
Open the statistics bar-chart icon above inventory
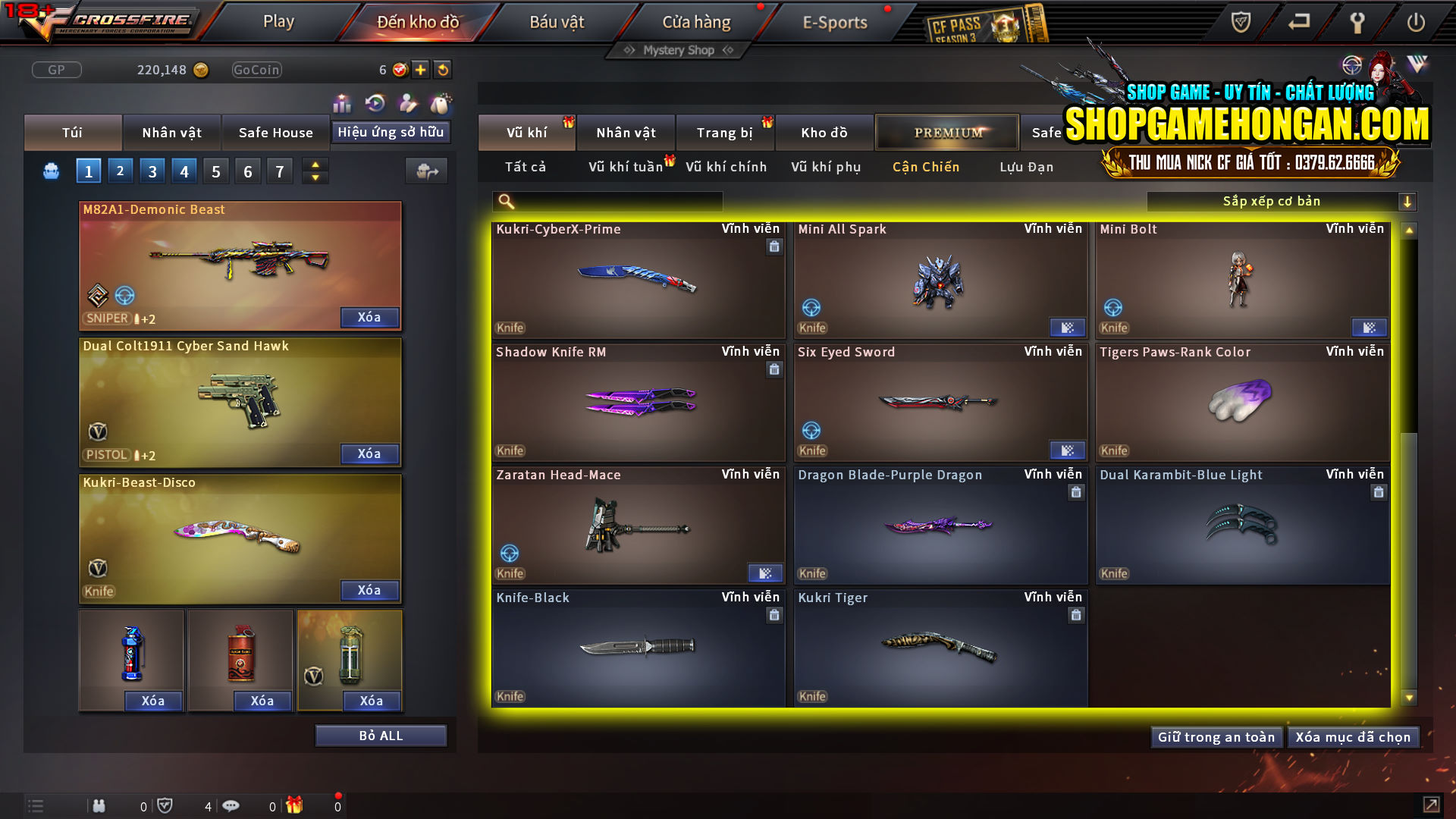point(343,102)
